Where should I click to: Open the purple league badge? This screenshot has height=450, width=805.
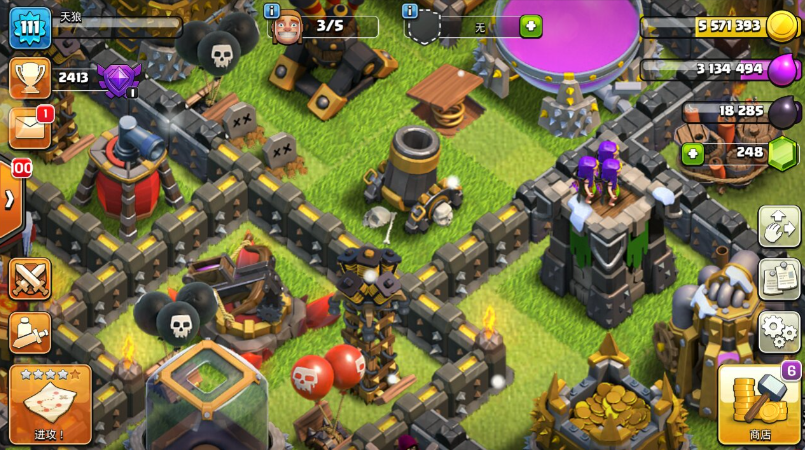pos(118,78)
